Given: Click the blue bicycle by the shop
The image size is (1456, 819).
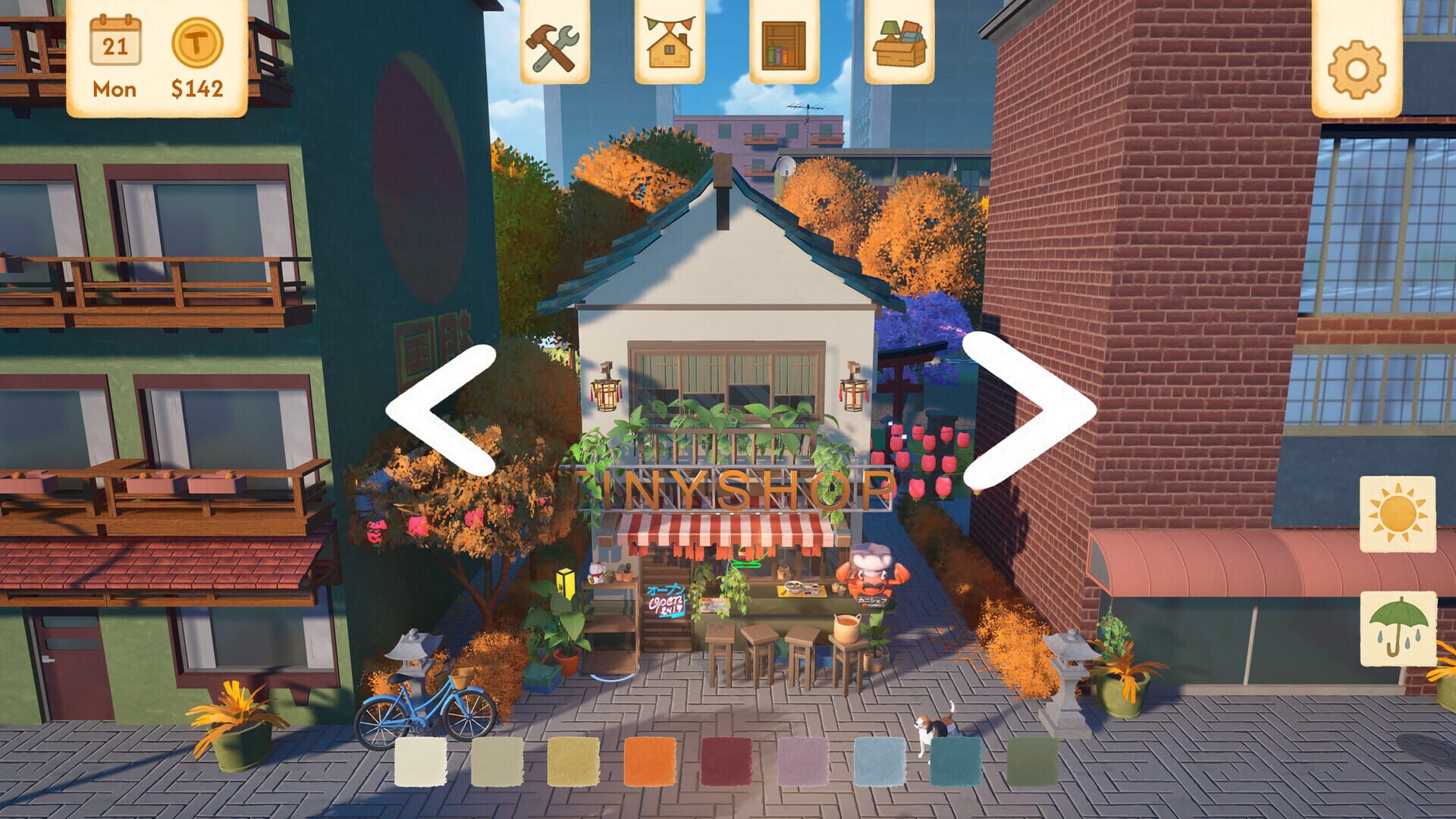Looking at the screenshot, I should click(425, 709).
